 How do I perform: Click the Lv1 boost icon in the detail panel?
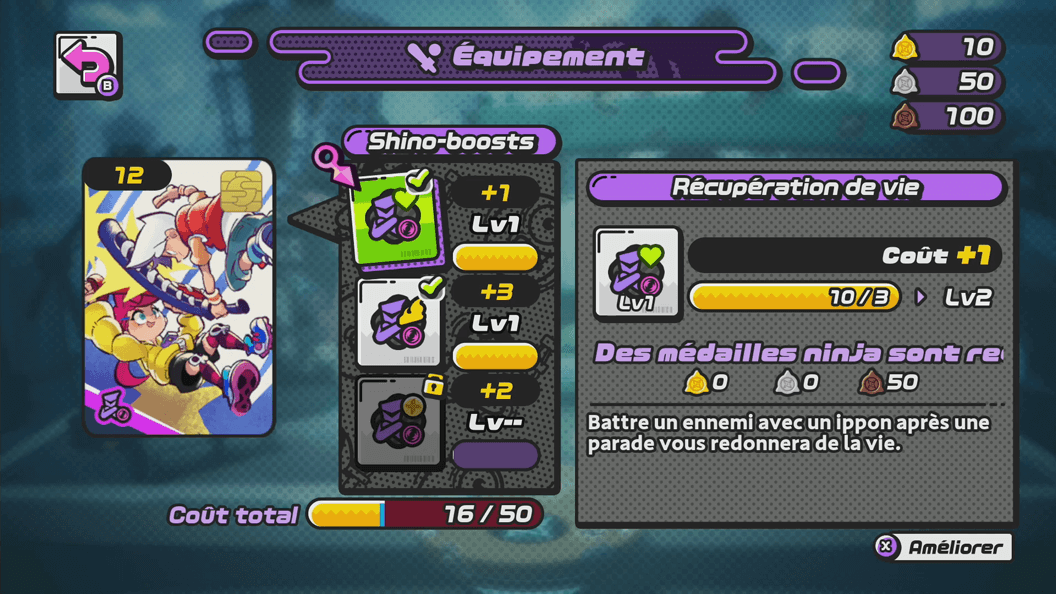click(637, 273)
